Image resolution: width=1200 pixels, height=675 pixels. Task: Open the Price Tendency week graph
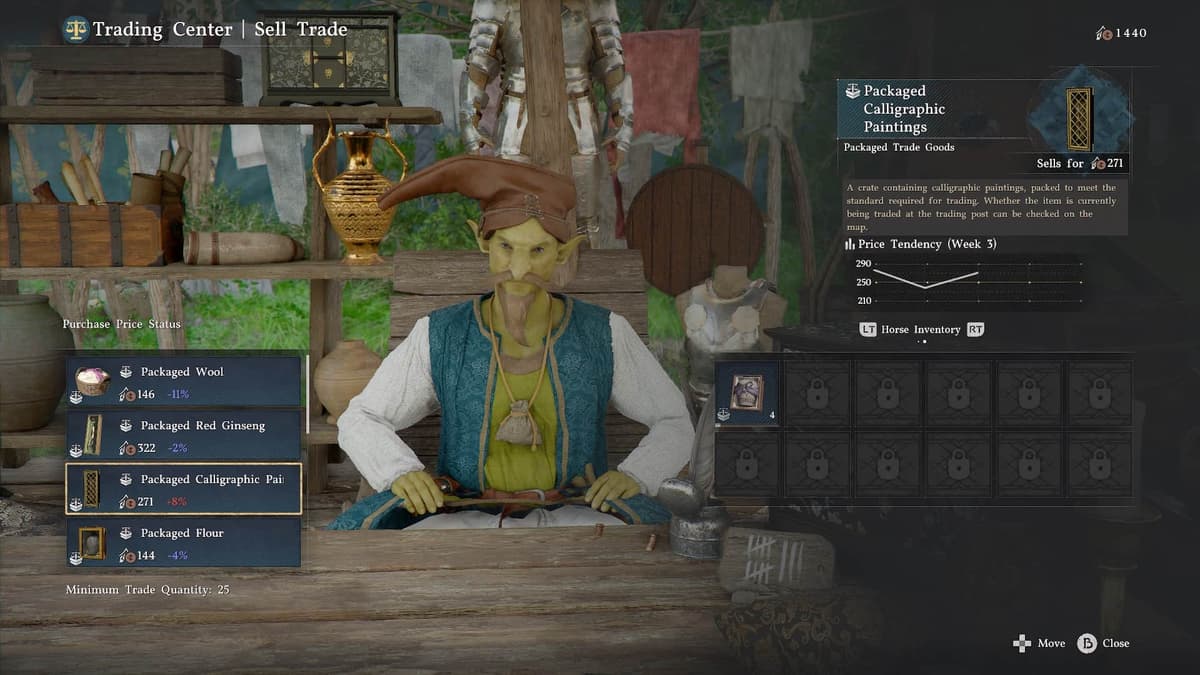click(x=965, y=282)
